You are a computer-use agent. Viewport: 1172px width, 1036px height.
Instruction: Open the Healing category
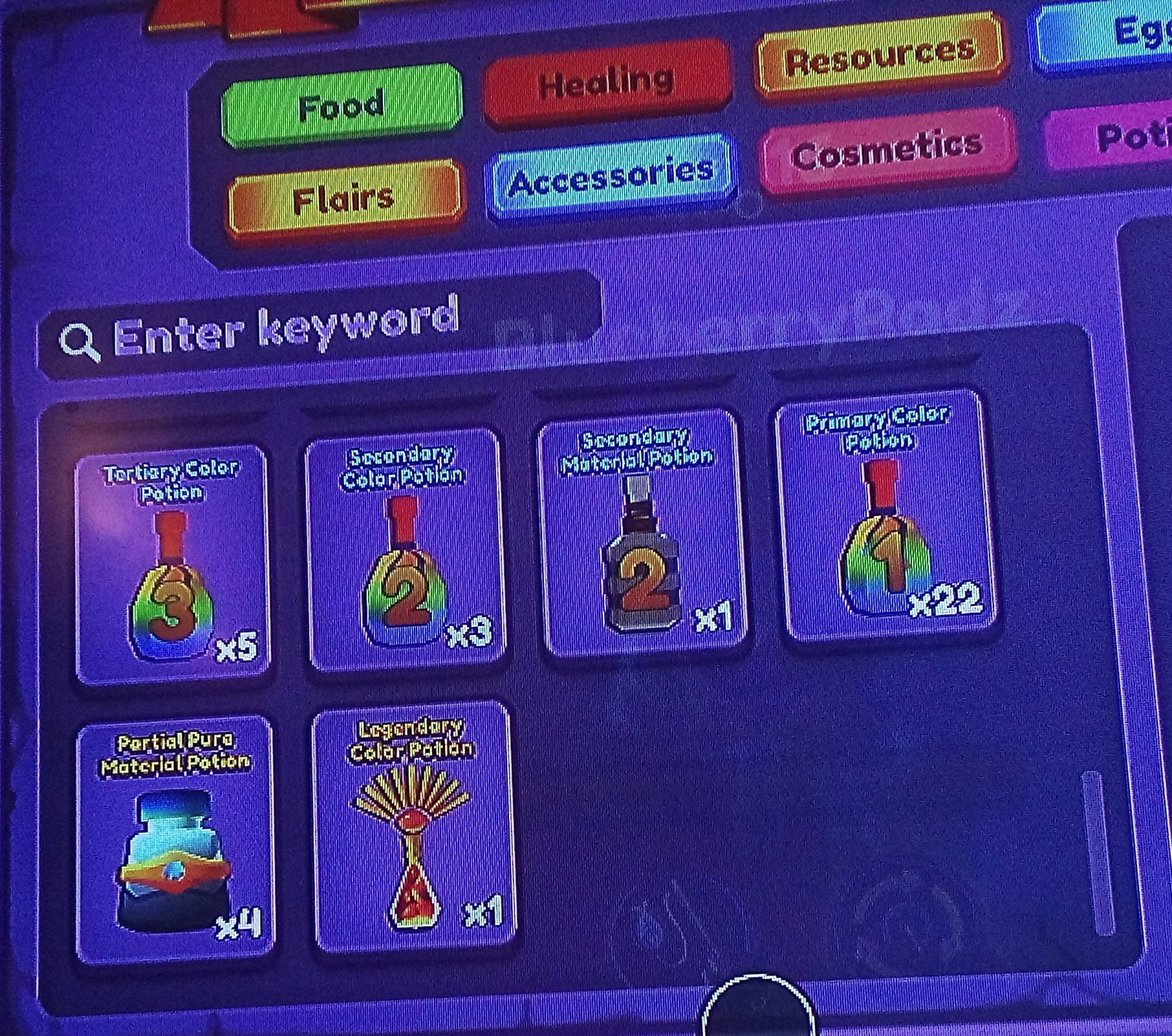pyautogui.click(x=608, y=81)
